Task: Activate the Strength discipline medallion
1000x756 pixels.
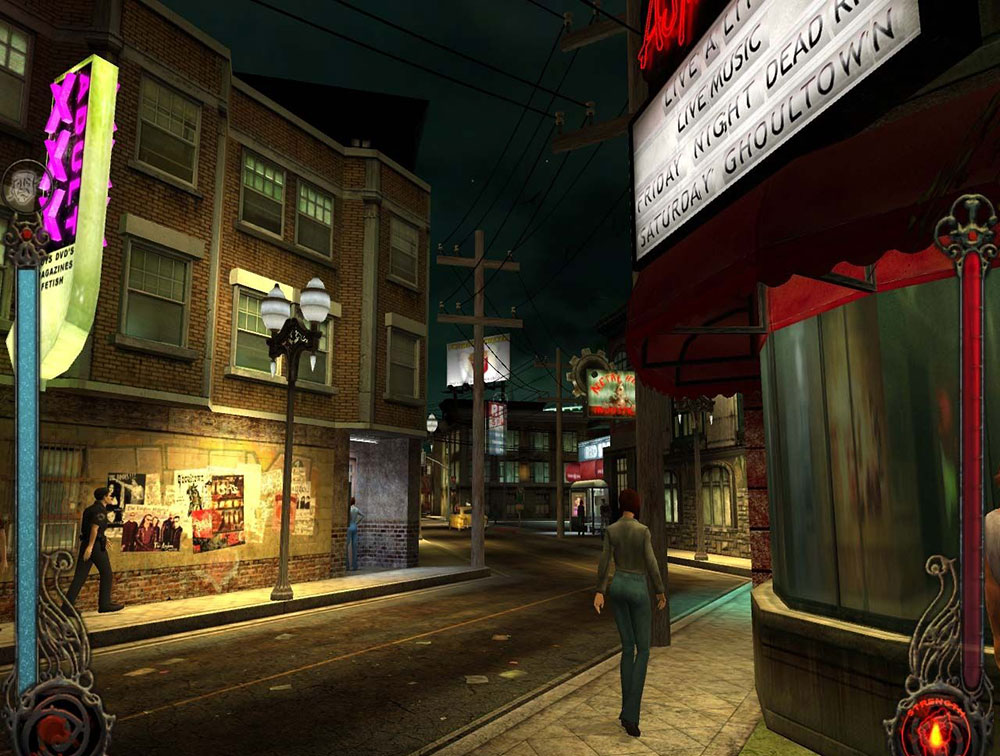Action: (933, 723)
